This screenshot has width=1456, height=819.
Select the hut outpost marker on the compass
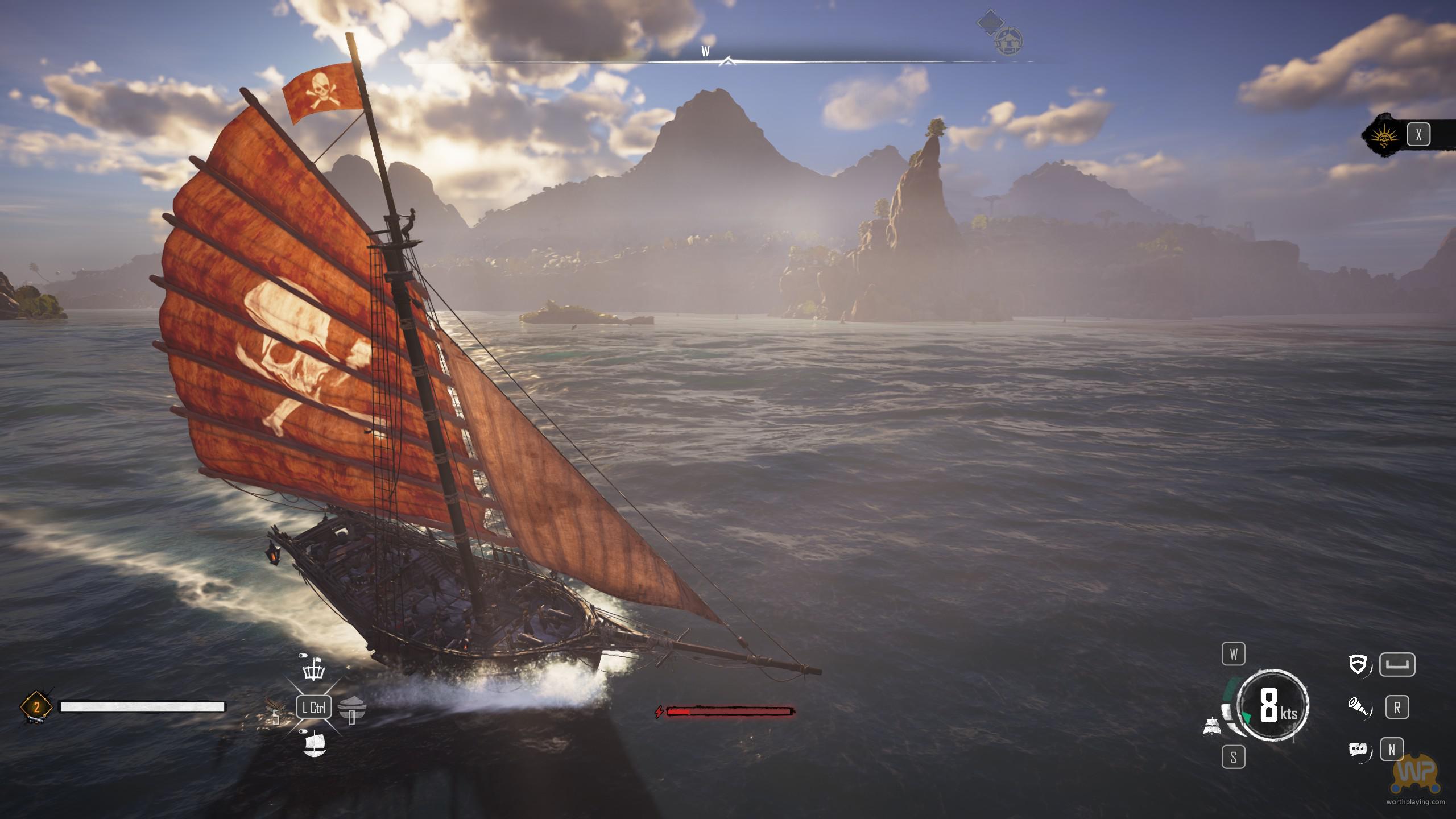pos(1009,40)
